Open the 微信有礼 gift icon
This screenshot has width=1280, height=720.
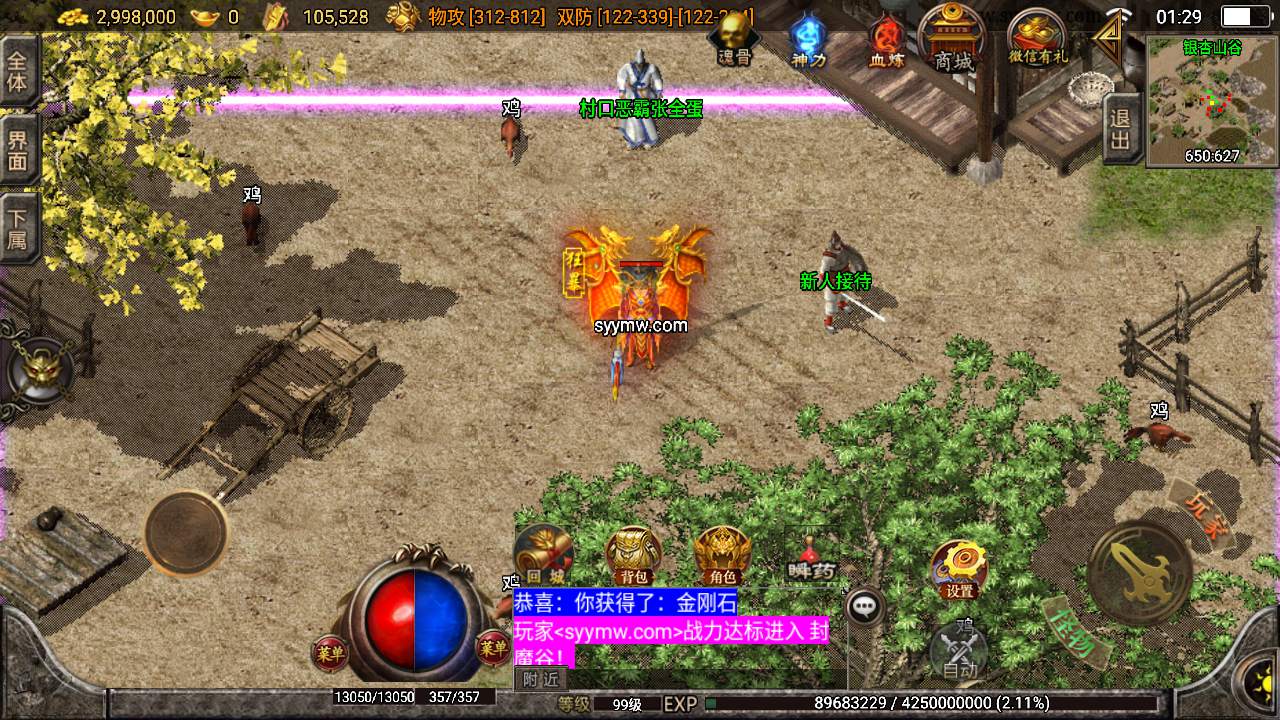tap(1037, 38)
